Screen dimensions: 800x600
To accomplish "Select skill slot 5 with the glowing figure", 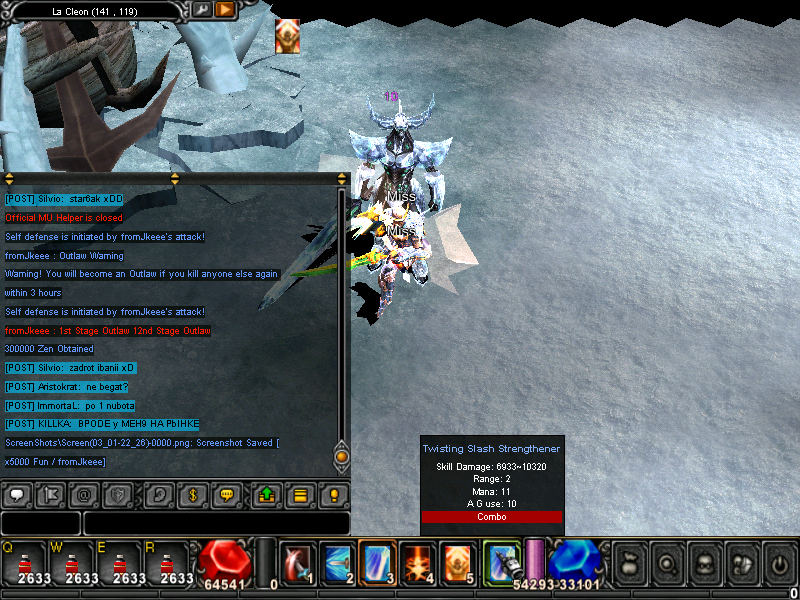I will [458, 562].
